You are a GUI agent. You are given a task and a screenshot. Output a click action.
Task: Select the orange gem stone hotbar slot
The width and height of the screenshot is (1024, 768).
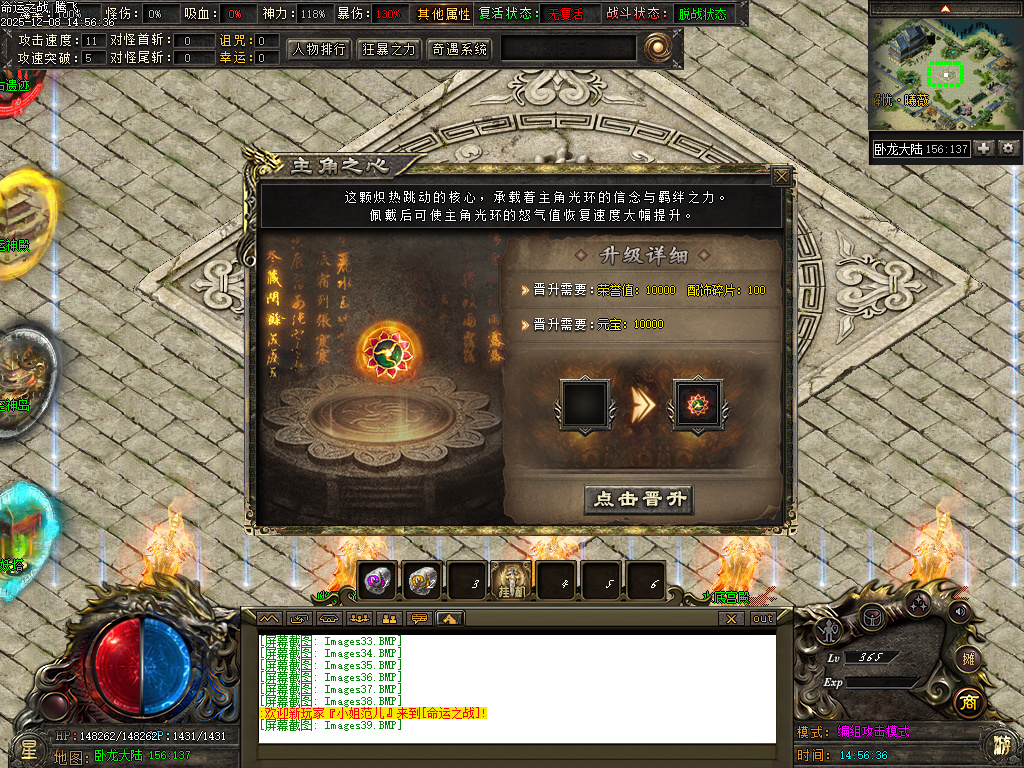pos(422,581)
